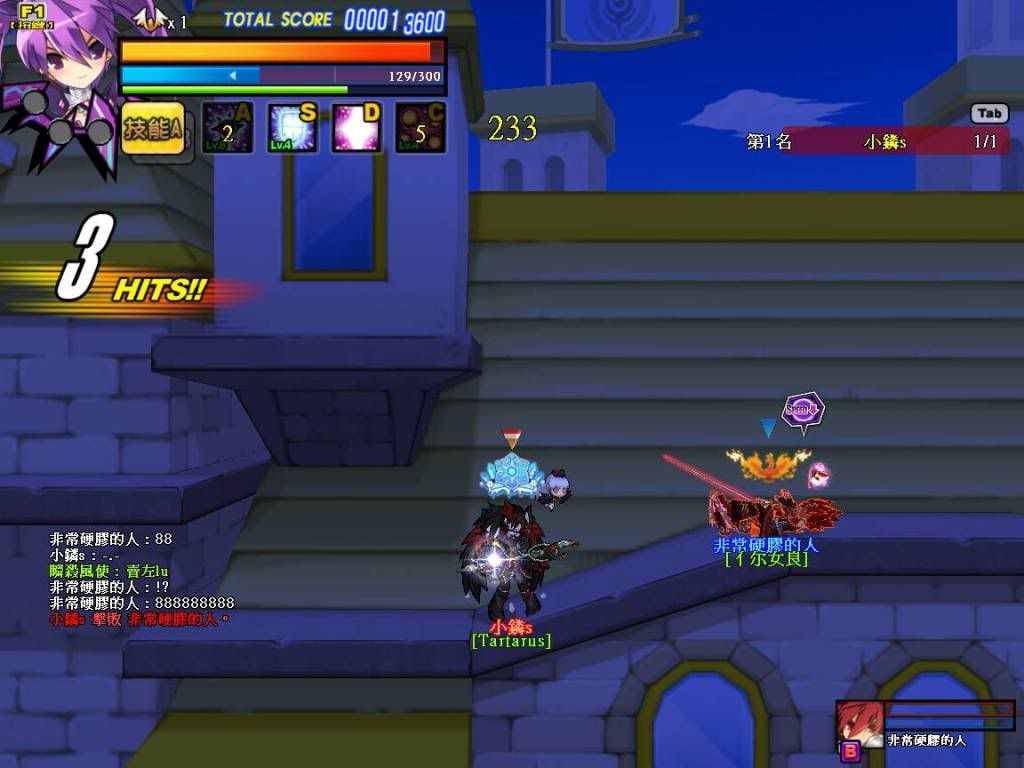Activate the dark star skill in slot A

pos(227,128)
